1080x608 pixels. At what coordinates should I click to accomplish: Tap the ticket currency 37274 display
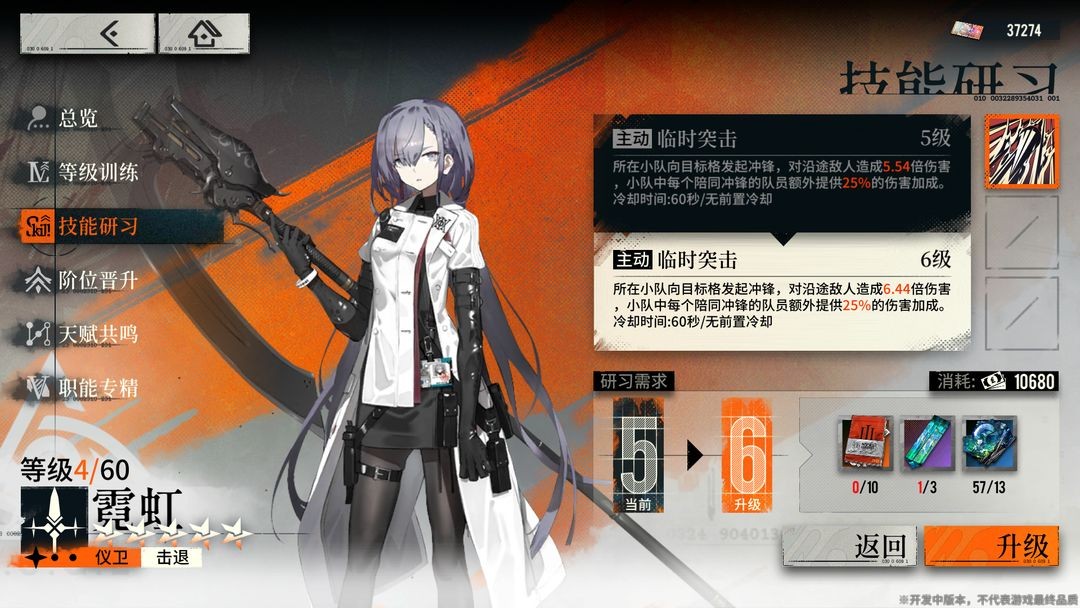tap(1003, 30)
